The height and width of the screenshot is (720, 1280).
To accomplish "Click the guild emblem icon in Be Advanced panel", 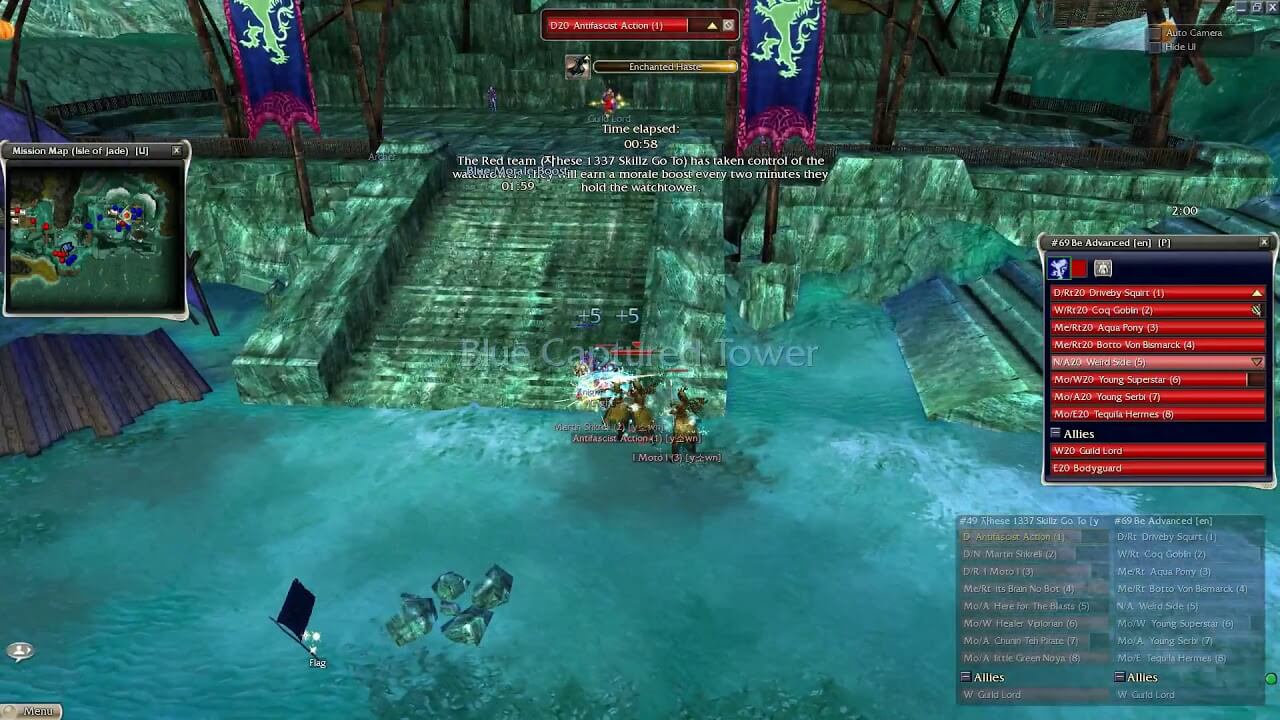I will click(x=1060, y=267).
